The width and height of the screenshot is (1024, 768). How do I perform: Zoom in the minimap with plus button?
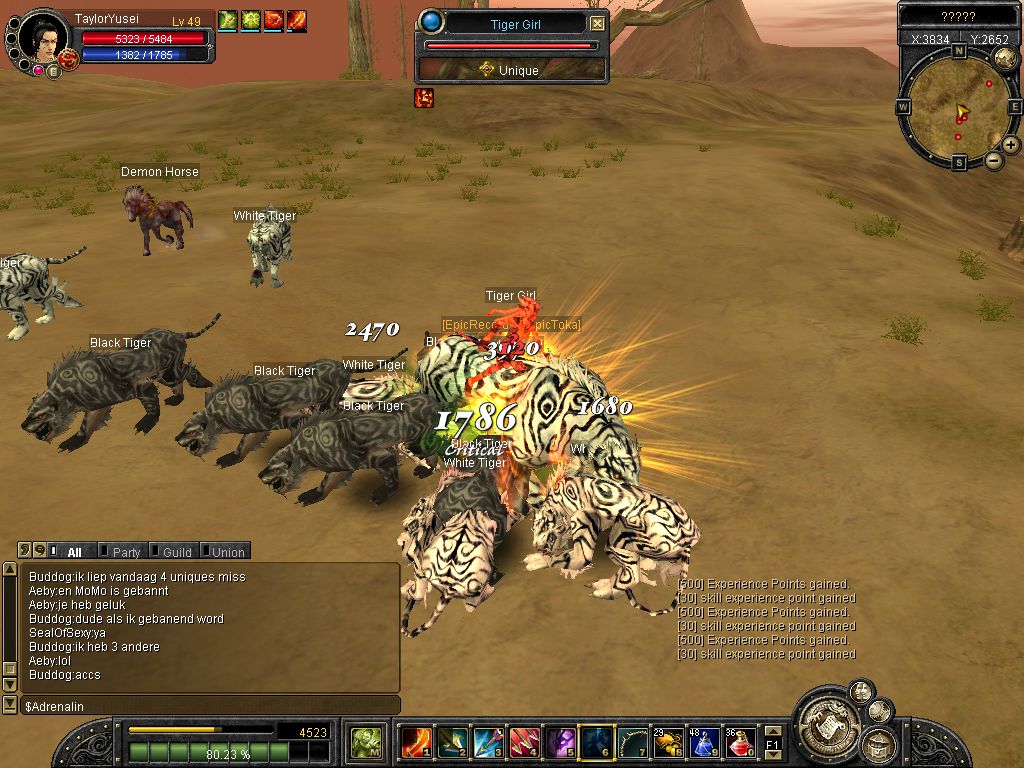1011,145
